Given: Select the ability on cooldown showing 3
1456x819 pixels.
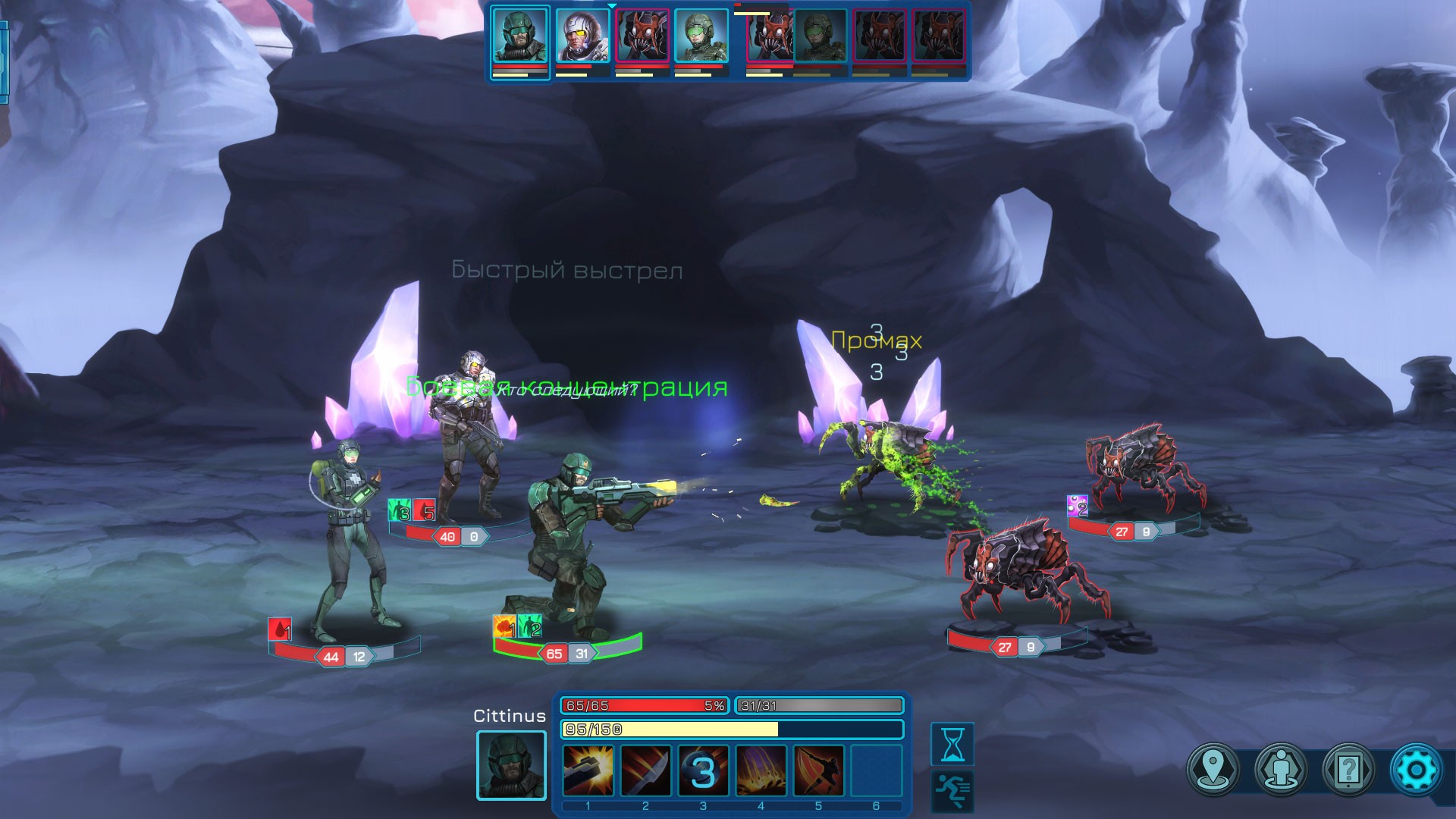Looking at the screenshot, I should 703,770.
